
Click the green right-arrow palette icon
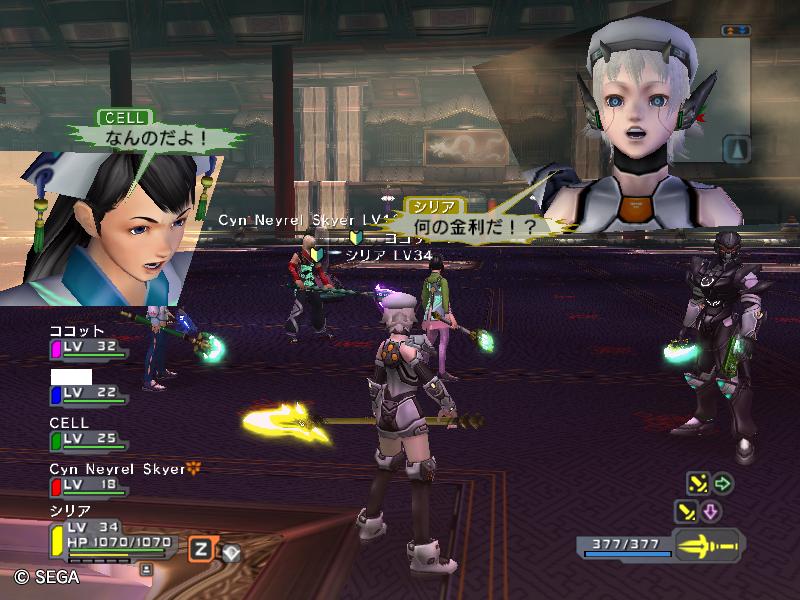pos(722,484)
